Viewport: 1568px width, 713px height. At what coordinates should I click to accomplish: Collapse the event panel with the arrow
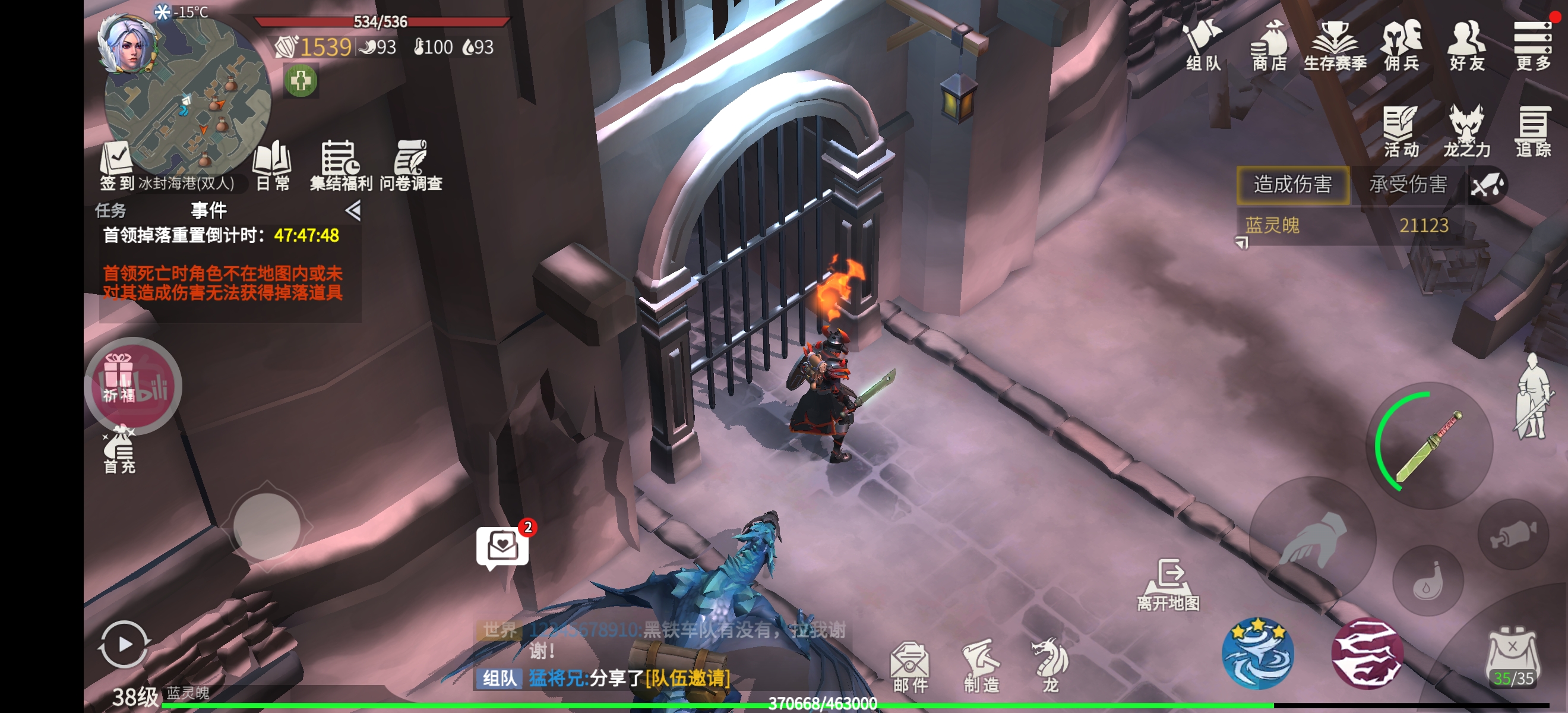(353, 211)
